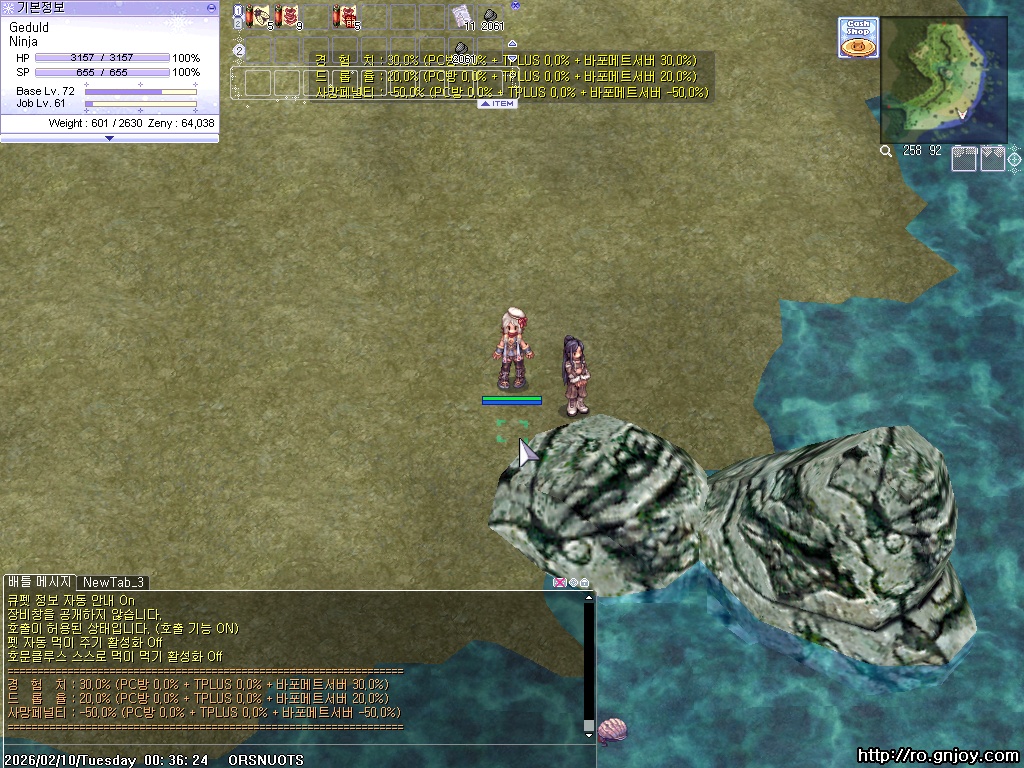
Task: Toggle the ITEM hotbar button
Action: tap(497, 103)
